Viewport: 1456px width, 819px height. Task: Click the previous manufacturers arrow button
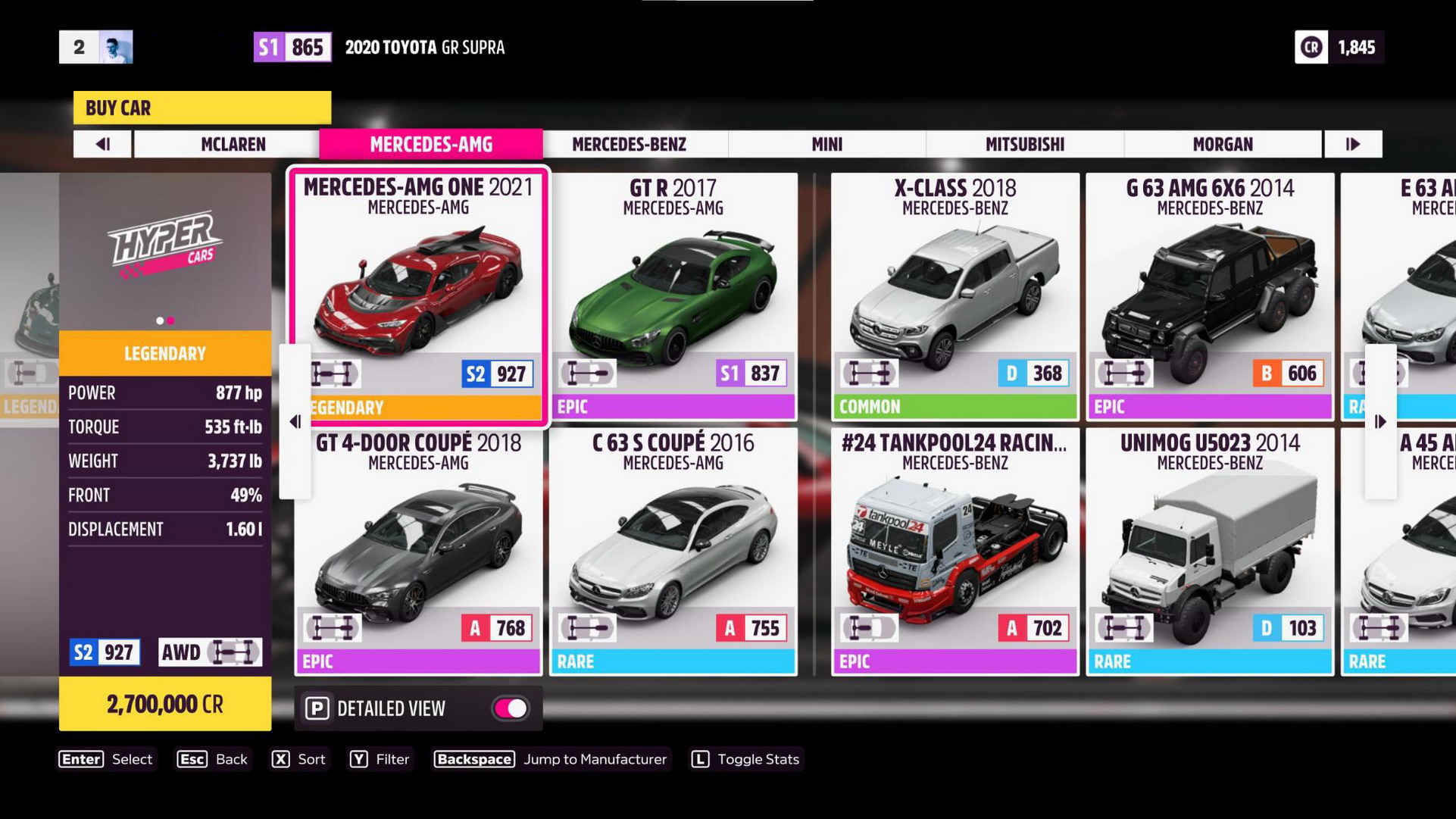pos(103,144)
